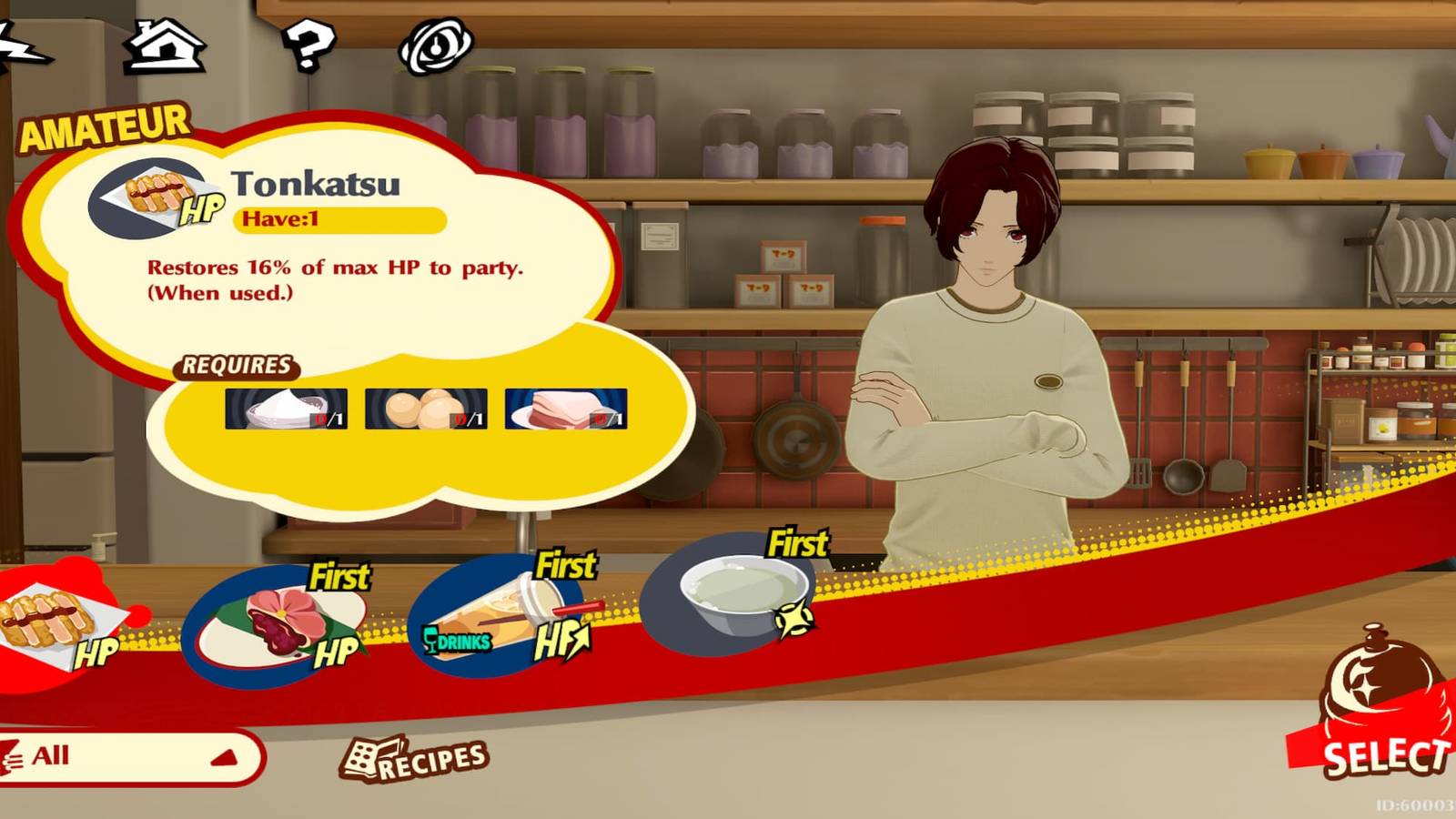
Task: Open the question-mark help icon
Action: (309, 44)
